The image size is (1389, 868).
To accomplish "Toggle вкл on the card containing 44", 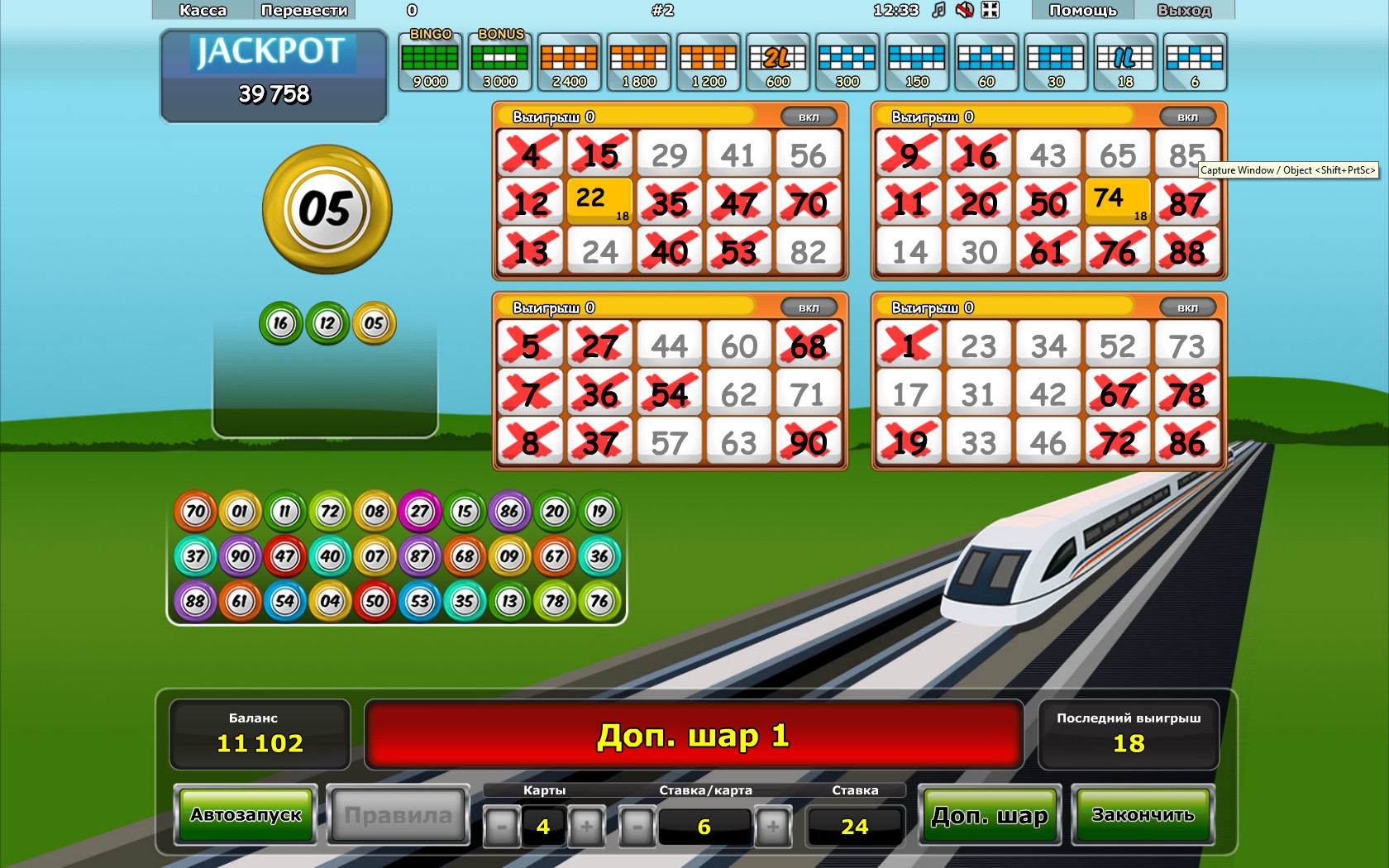I will tap(808, 308).
